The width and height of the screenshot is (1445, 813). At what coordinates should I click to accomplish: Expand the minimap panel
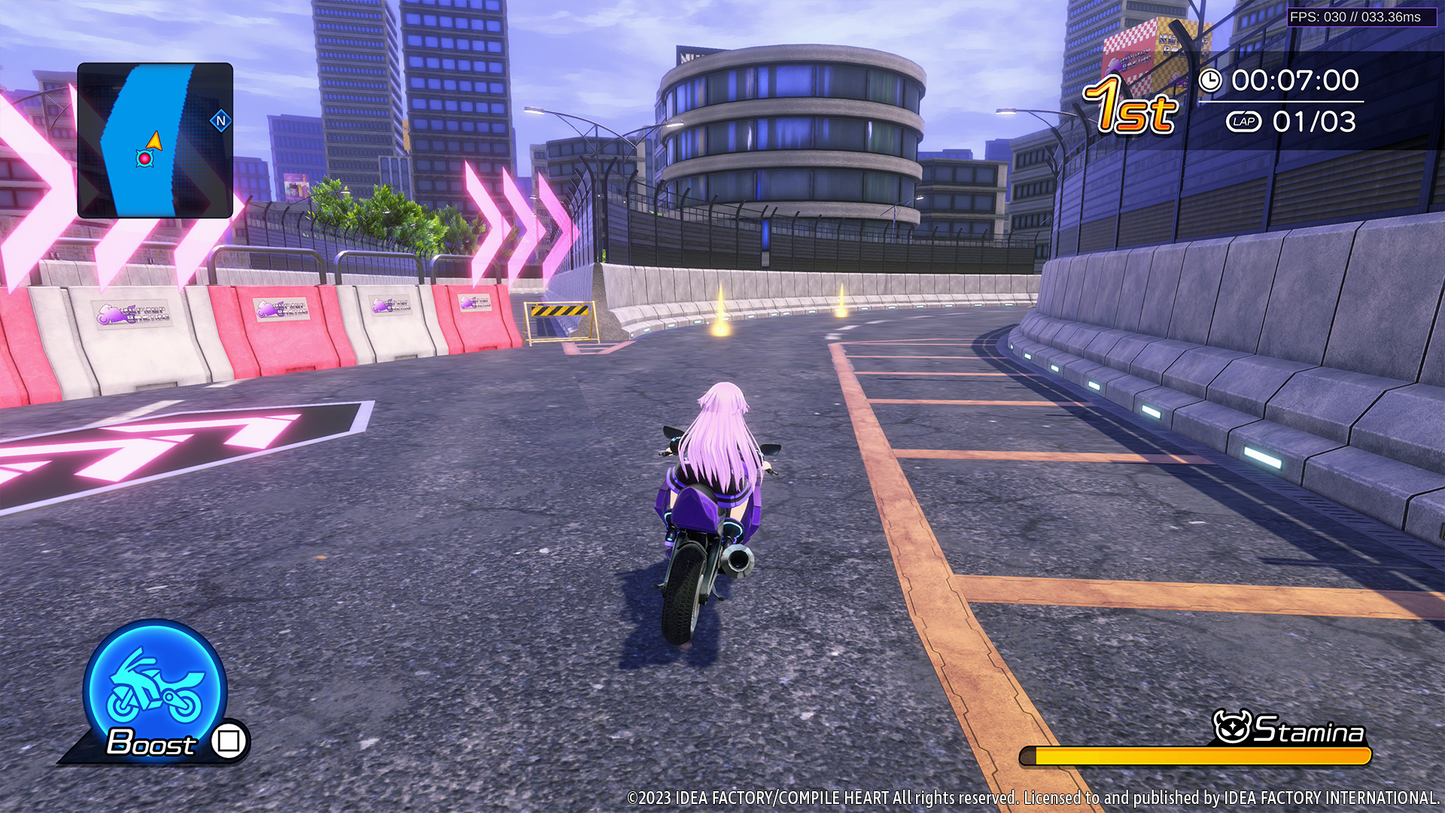[155, 140]
